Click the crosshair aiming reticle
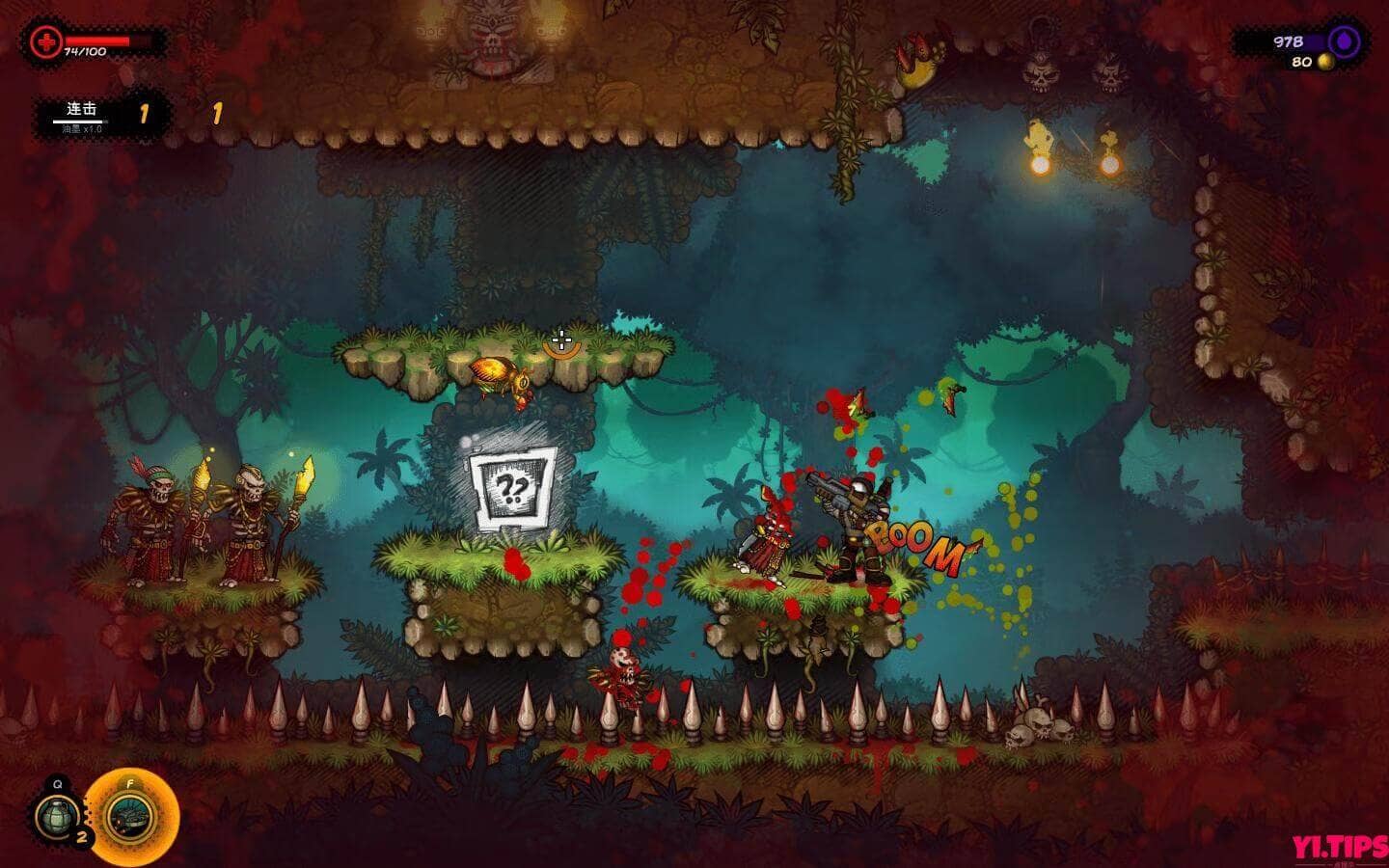Viewport: 1389px width, 868px height. (562, 340)
